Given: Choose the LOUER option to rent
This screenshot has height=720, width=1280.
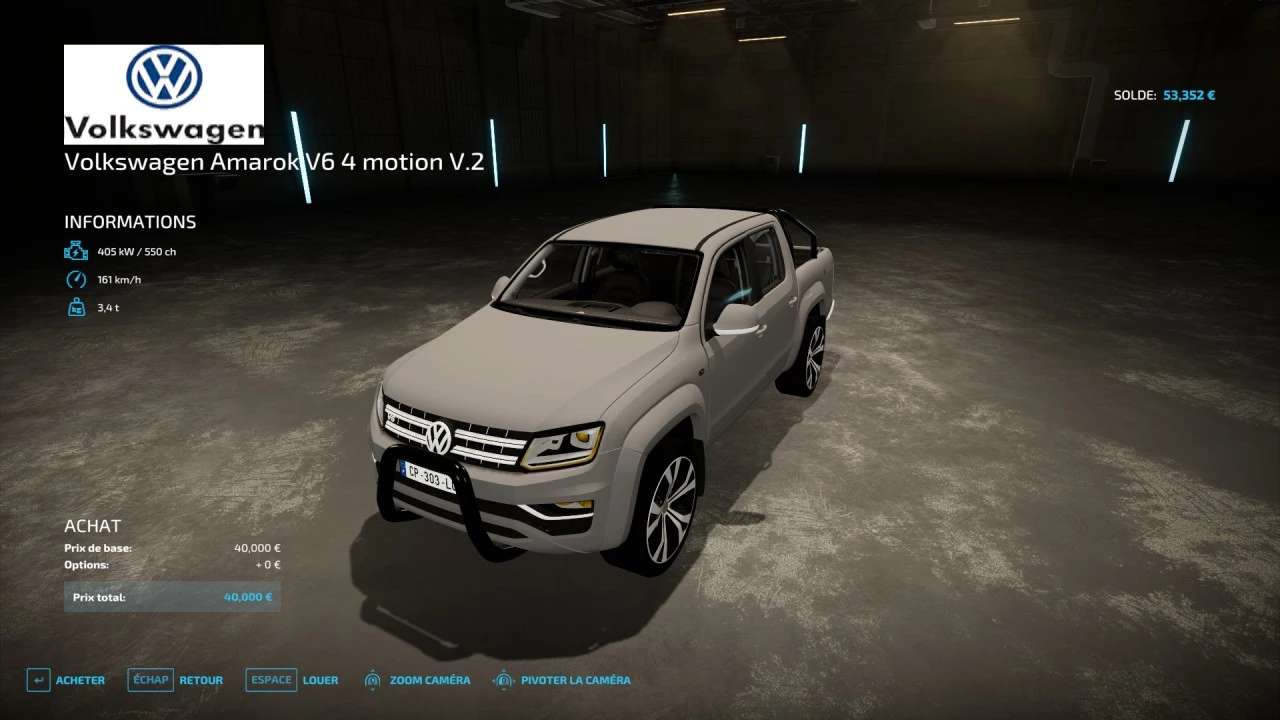Looking at the screenshot, I should click(293, 680).
